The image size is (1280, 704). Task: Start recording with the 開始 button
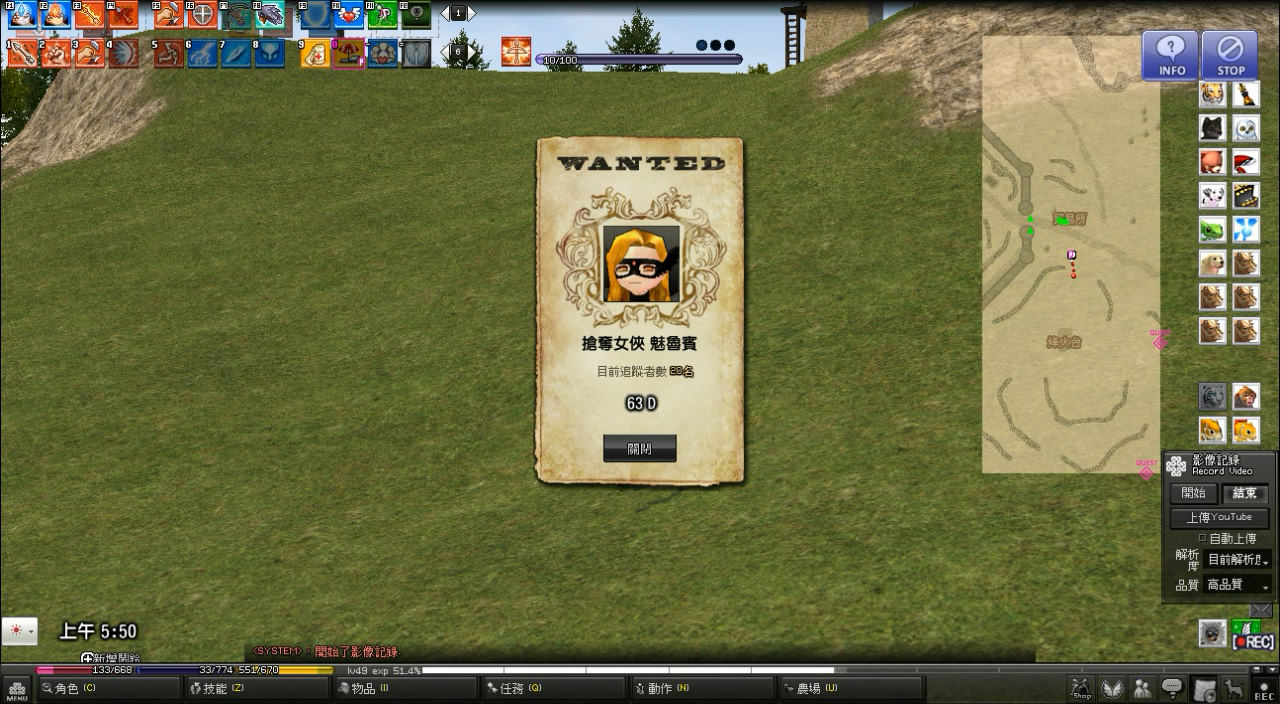tap(1193, 493)
